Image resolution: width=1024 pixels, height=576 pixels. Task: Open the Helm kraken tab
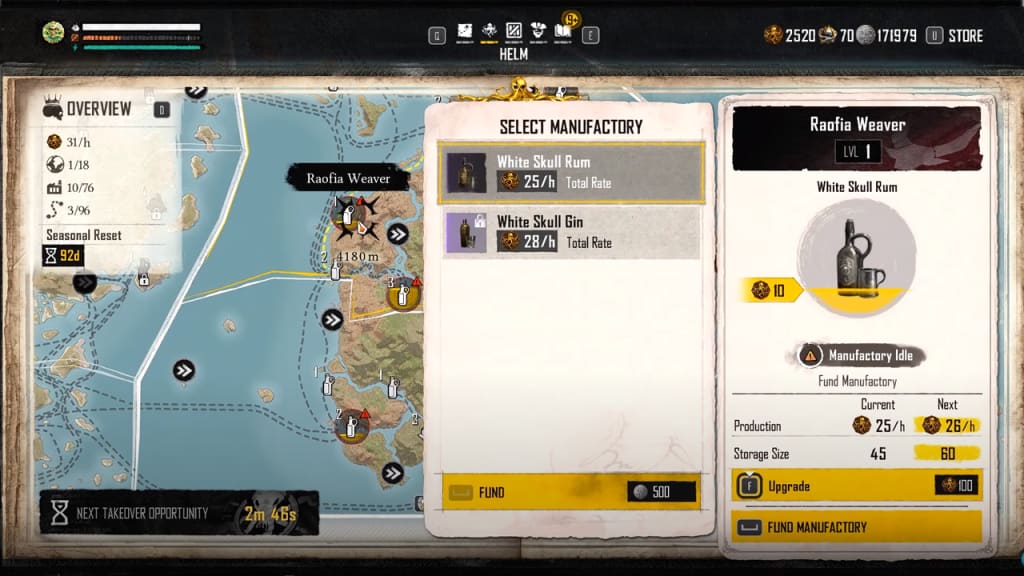[x=490, y=31]
